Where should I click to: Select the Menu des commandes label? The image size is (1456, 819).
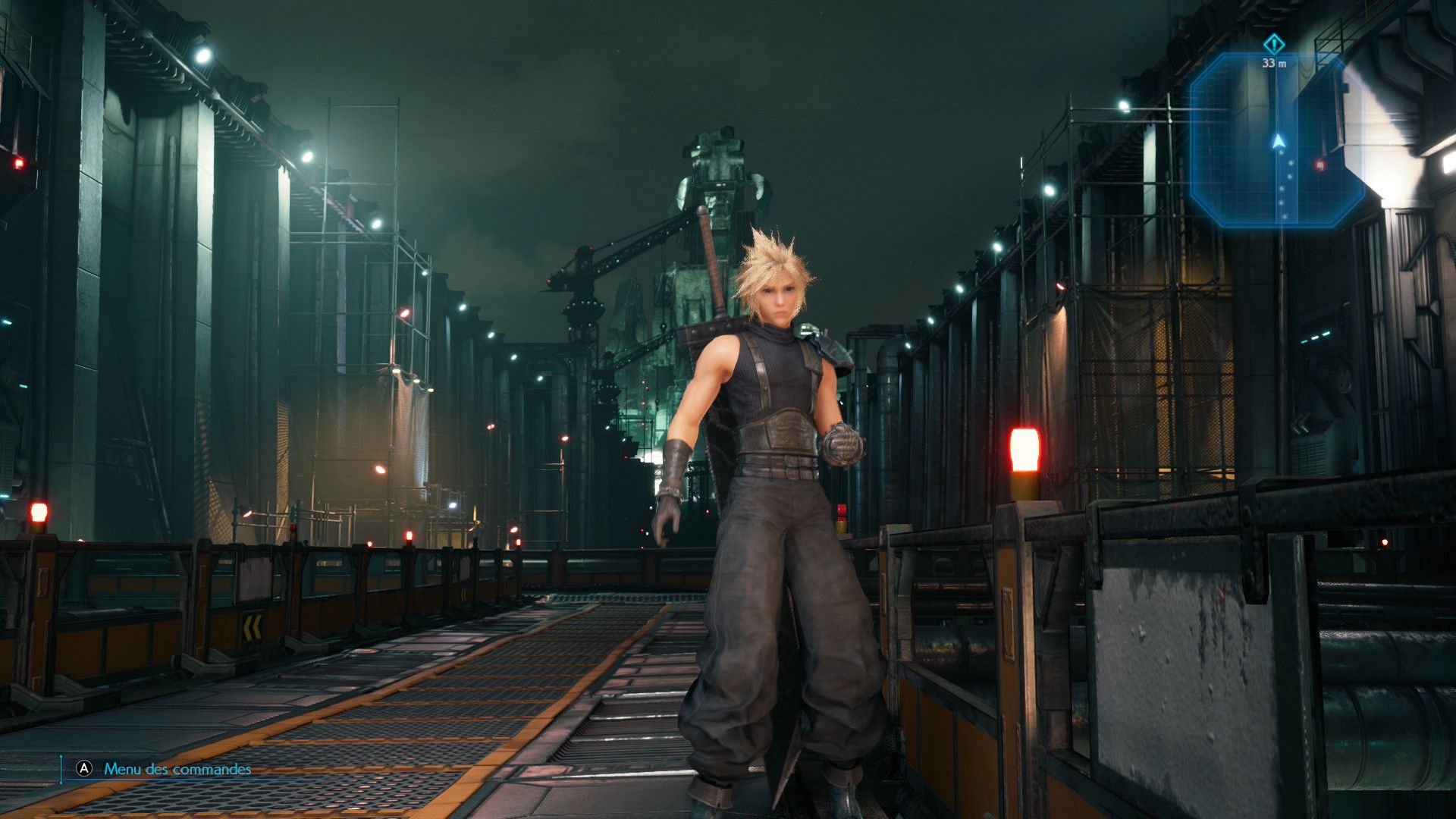pos(177,769)
